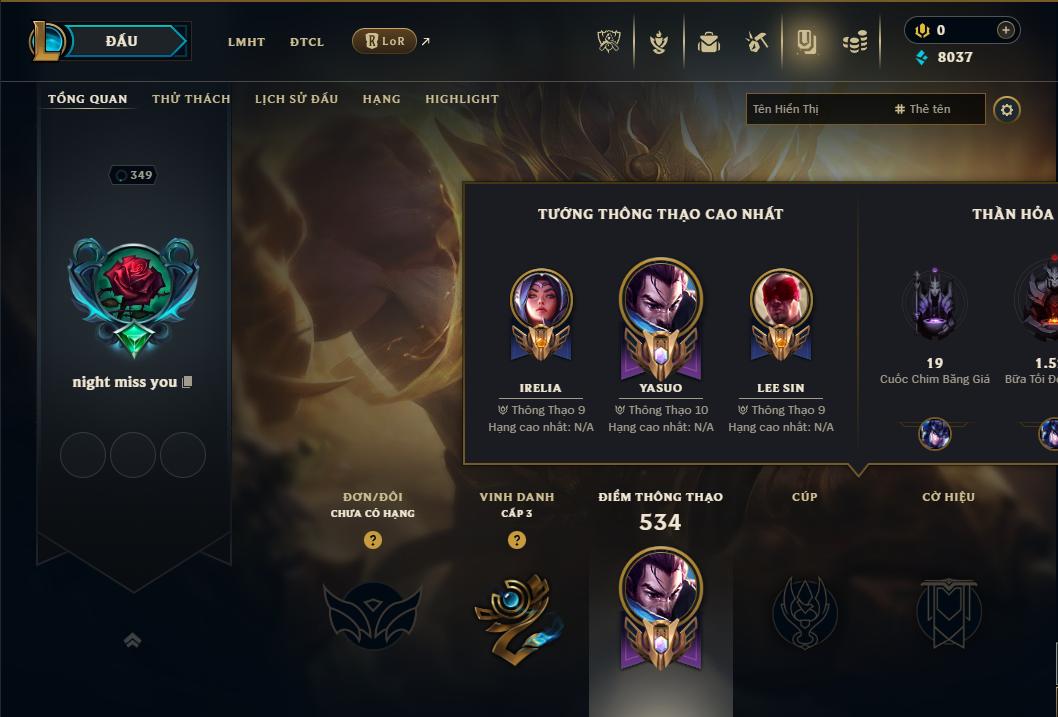Add RP with the plus button
The width and height of the screenshot is (1058, 717).
pos(1005,30)
